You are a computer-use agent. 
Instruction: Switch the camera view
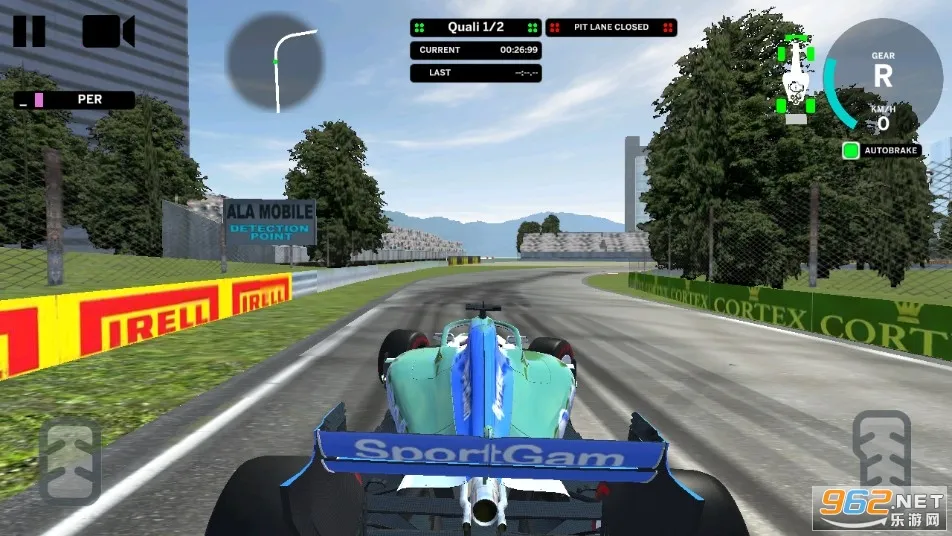pyautogui.click(x=108, y=32)
